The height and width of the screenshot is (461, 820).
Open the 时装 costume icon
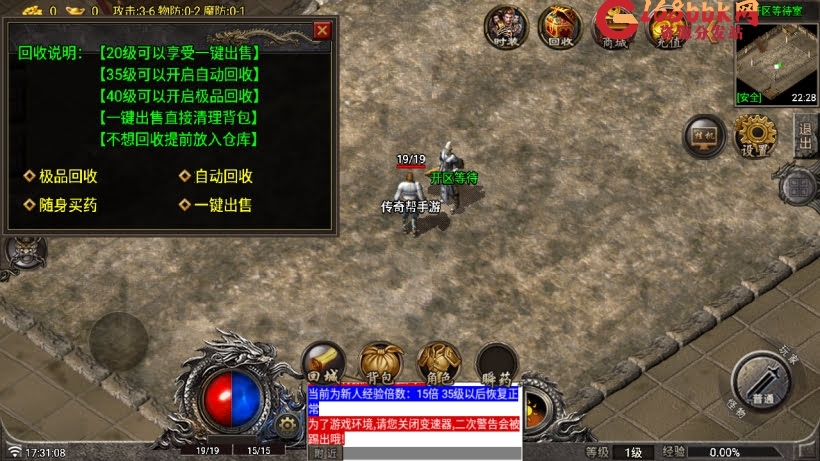click(x=506, y=26)
